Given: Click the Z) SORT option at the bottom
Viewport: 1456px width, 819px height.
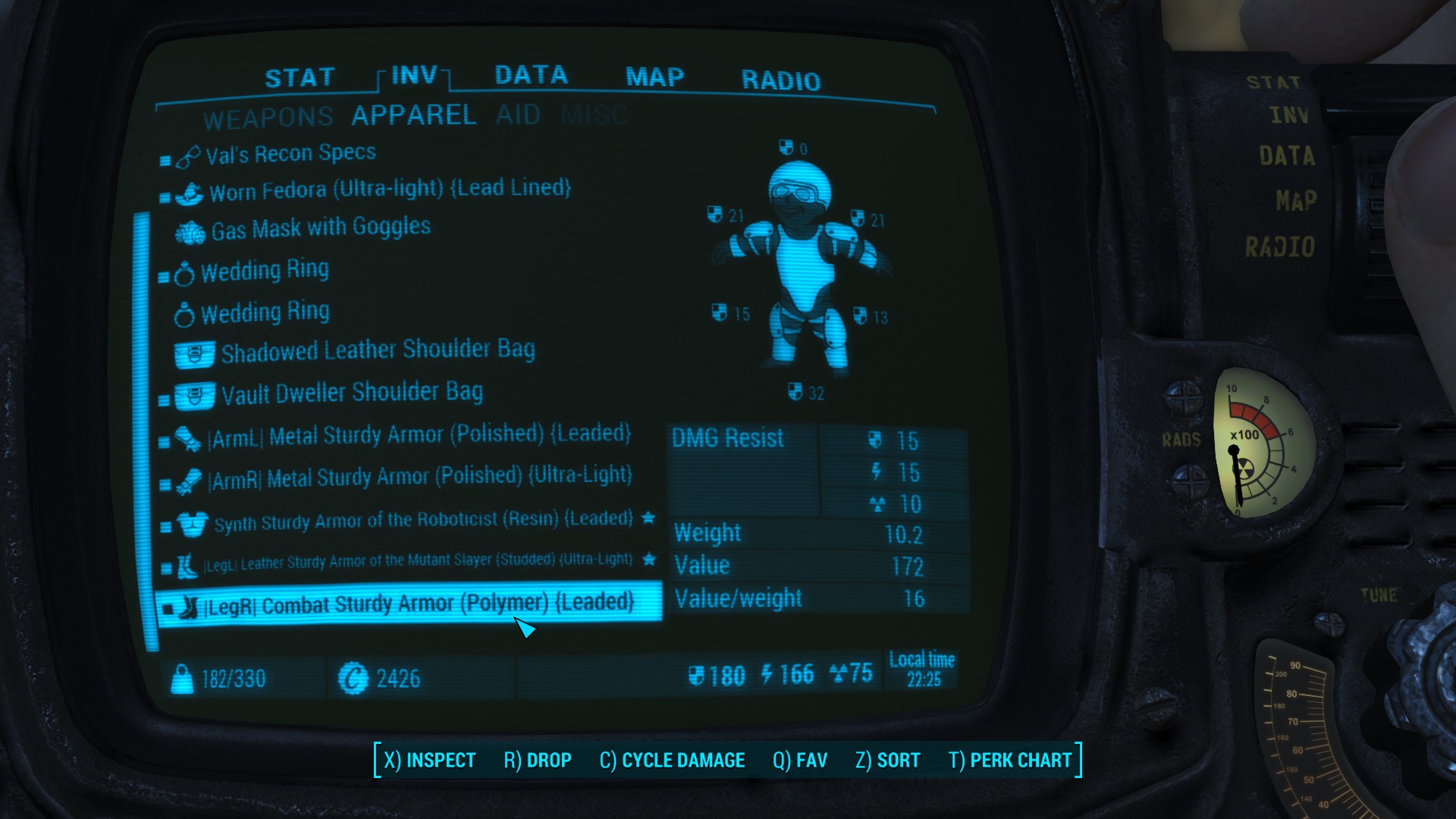Looking at the screenshot, I should click(x=887, y=760).
